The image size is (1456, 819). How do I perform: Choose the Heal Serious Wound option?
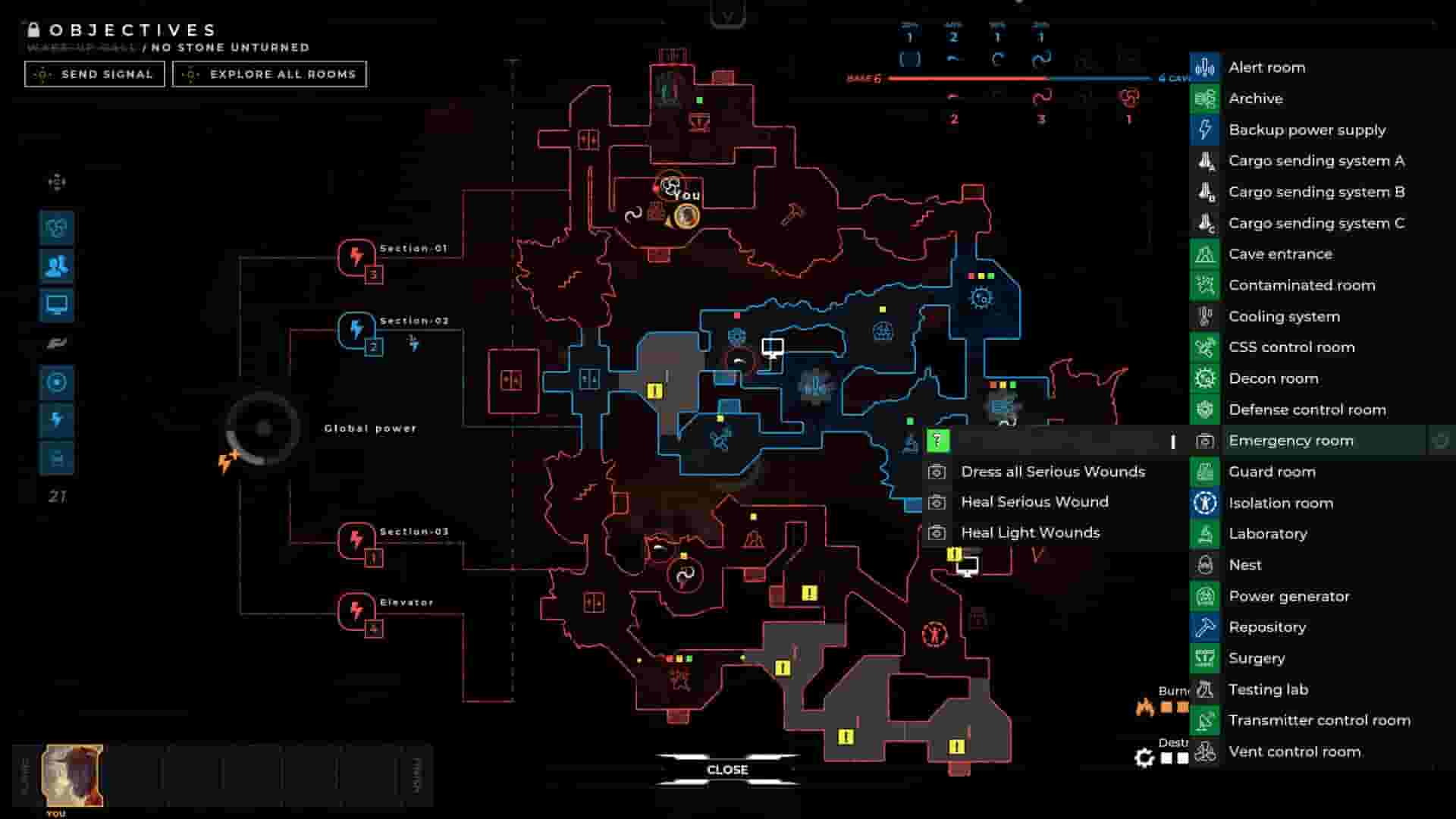click(1036, 501)
